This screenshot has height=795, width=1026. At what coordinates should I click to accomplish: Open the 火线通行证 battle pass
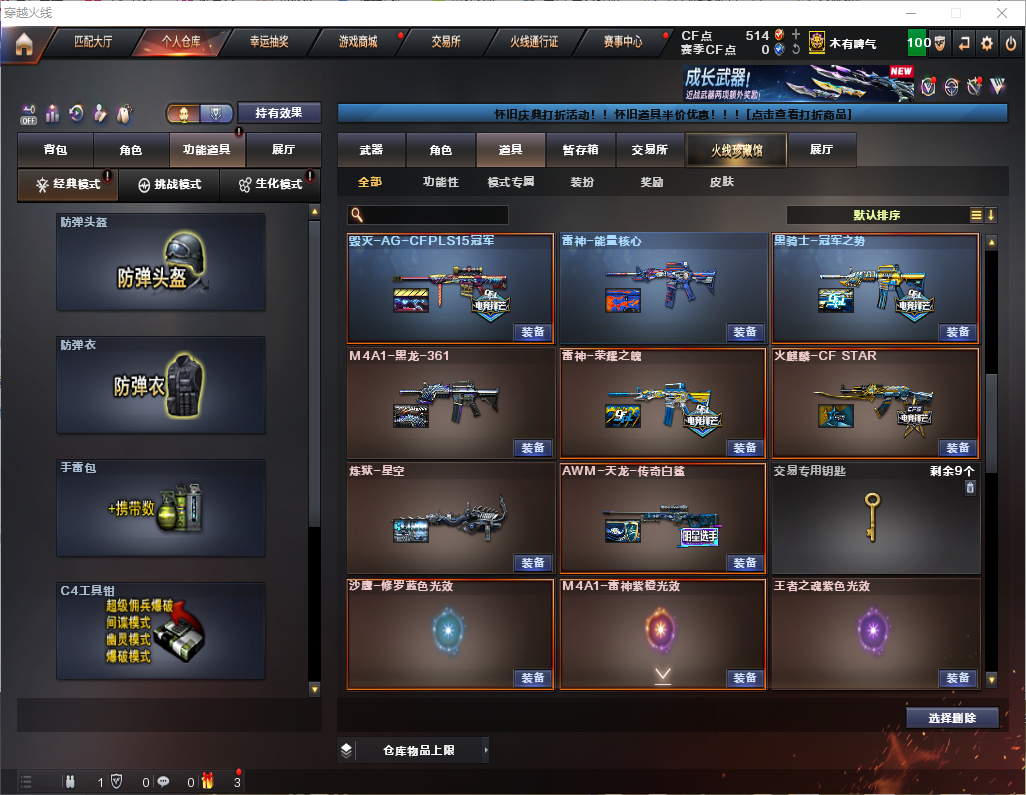[x=534, y=42]
